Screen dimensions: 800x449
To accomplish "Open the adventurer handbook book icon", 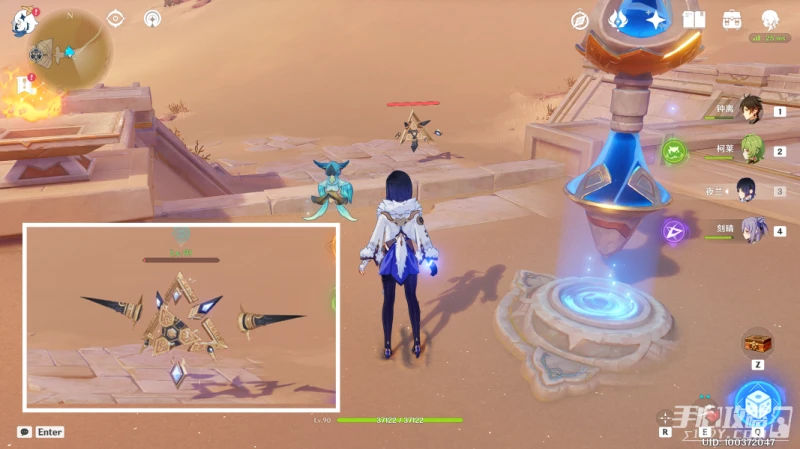I will point(694,19).
